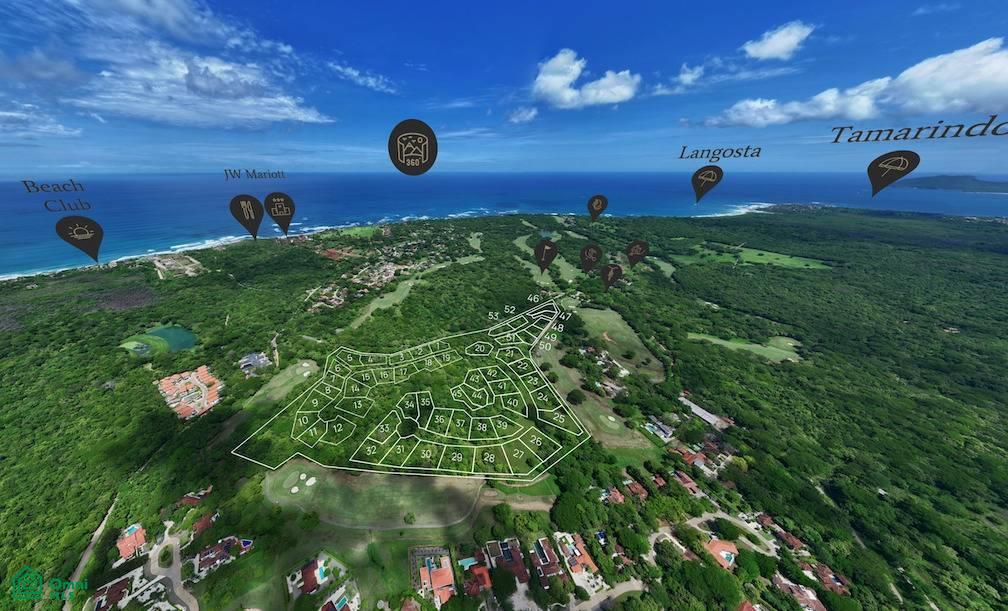Open the golf flag map marker
The image size is (1008, 611).
545,252
